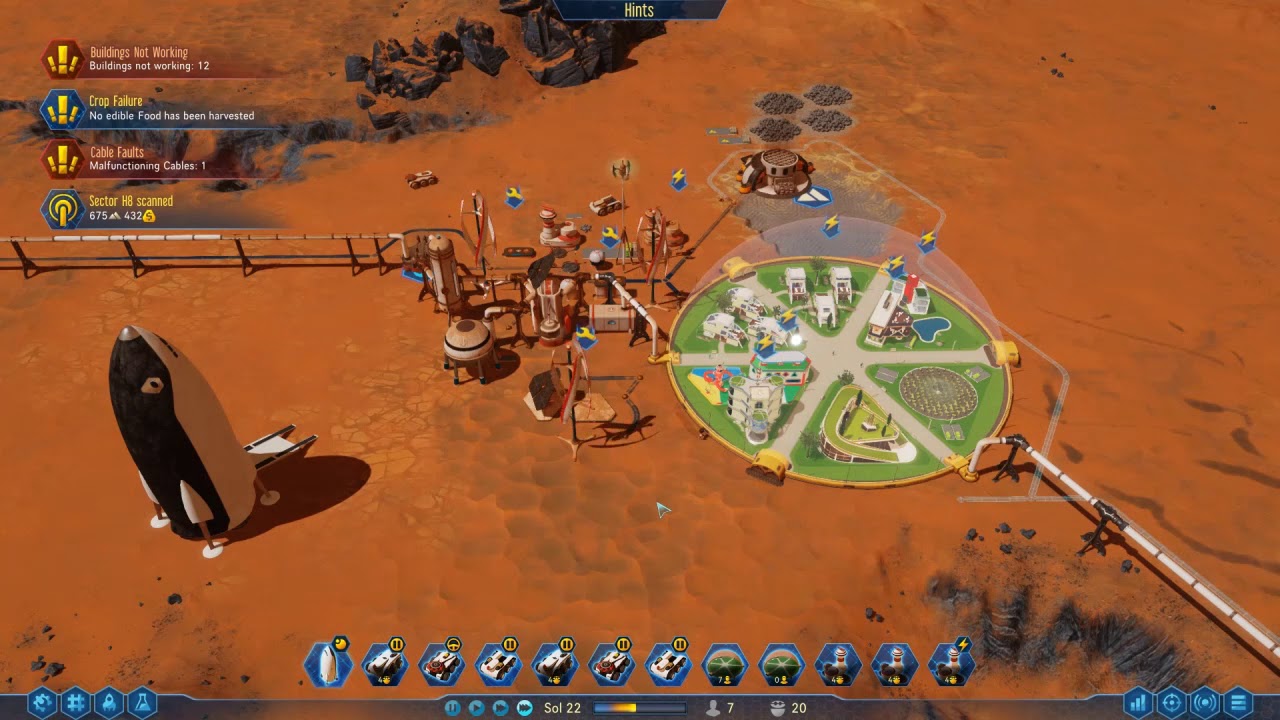Open the resupply rocket menu
Viewport: 1280px width, 720px height.
110,703
